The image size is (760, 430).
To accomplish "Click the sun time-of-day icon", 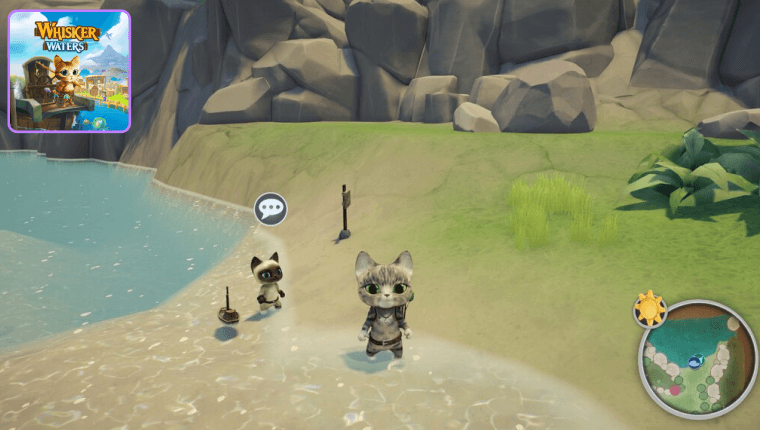I will point(651,309).
